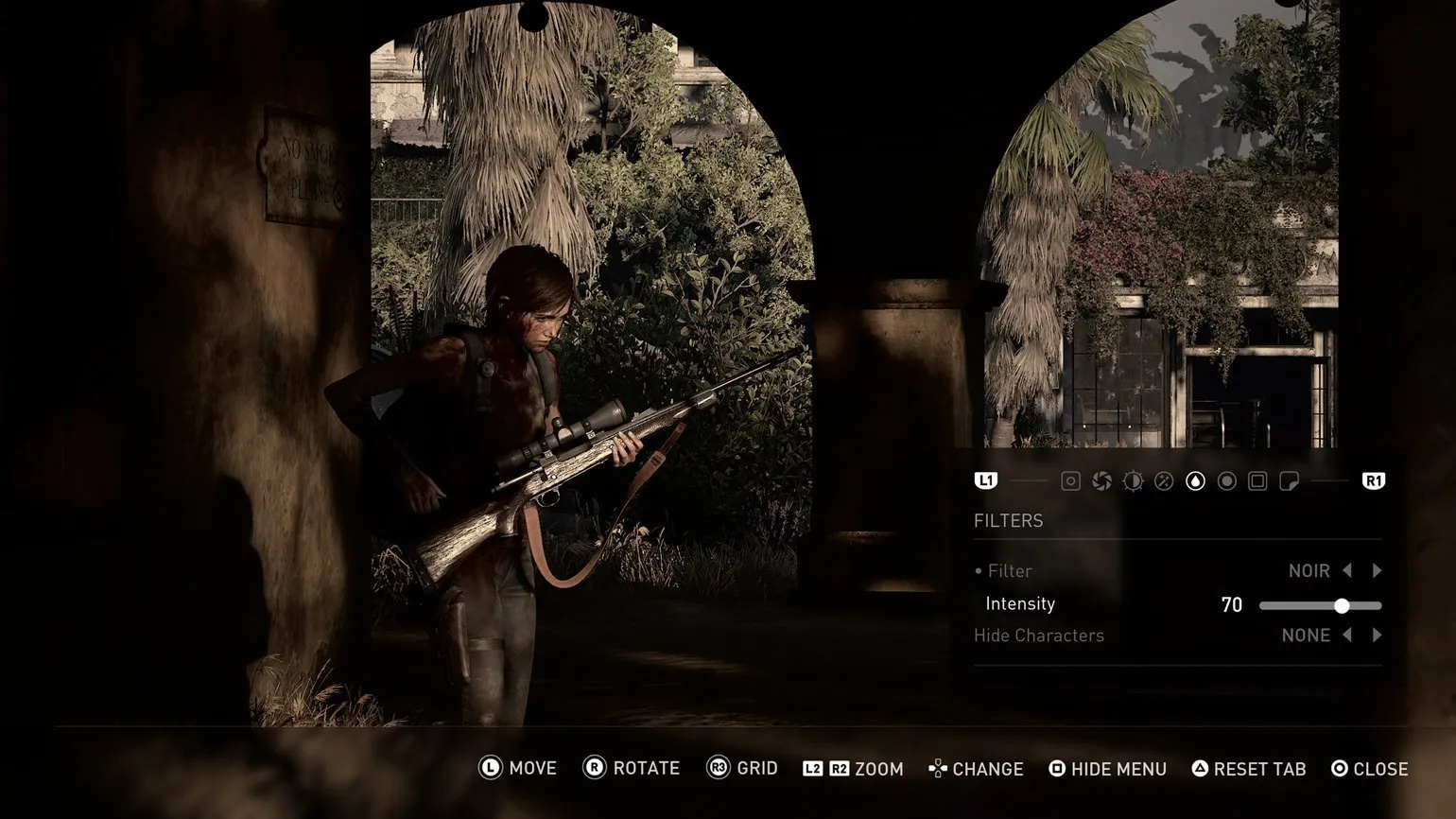
Task: Cycle Hide Characters forward with right arrow
Action: coord(1378,636)
